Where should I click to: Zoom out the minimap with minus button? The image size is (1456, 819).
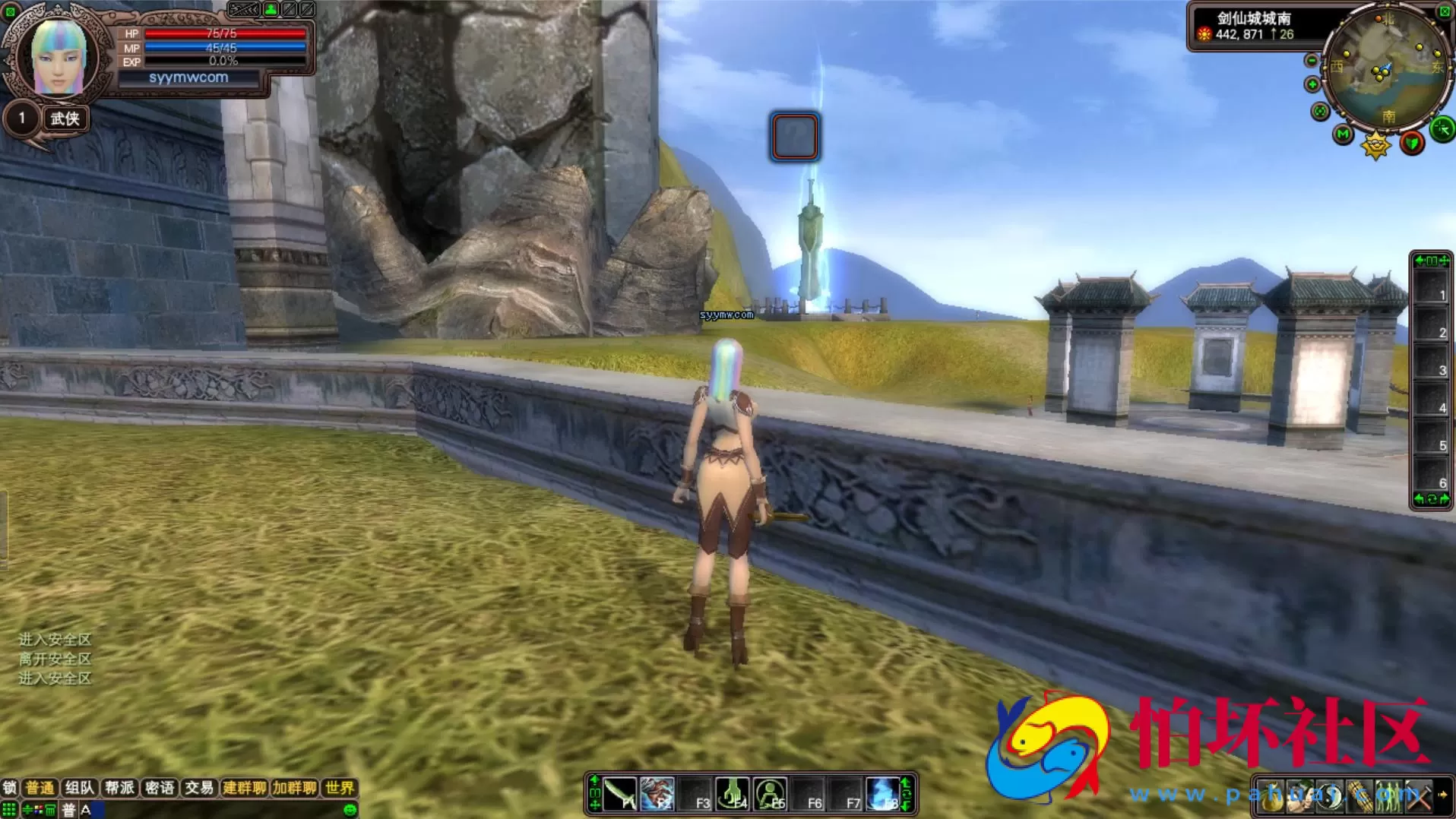[1312, 61]
